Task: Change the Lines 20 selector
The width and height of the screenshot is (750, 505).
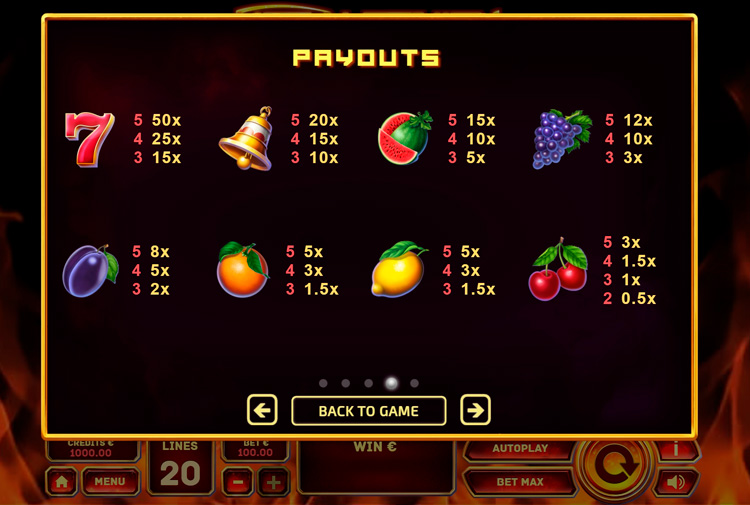Action: pos(180,466)
